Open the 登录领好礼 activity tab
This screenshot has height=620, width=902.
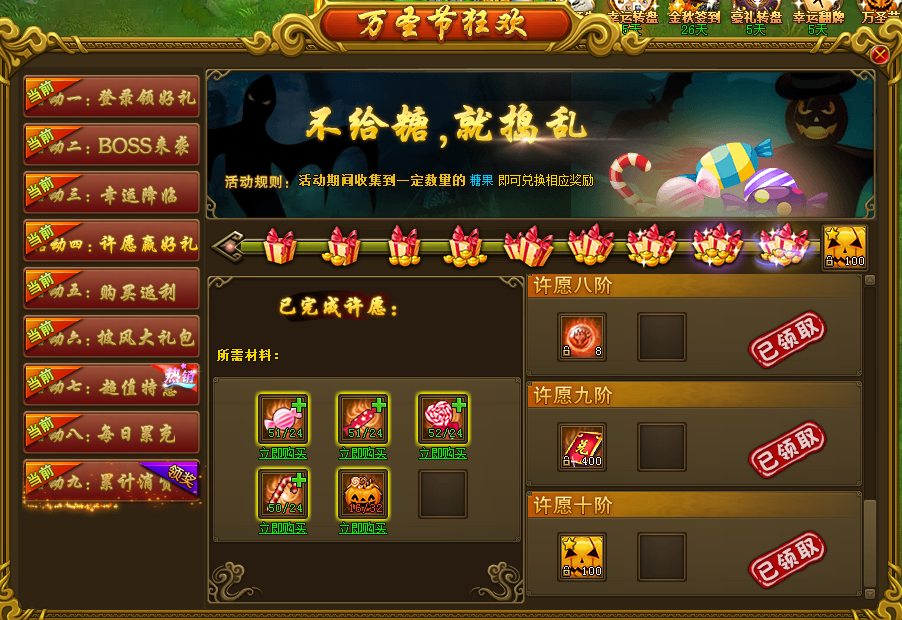tap(112, 97)
